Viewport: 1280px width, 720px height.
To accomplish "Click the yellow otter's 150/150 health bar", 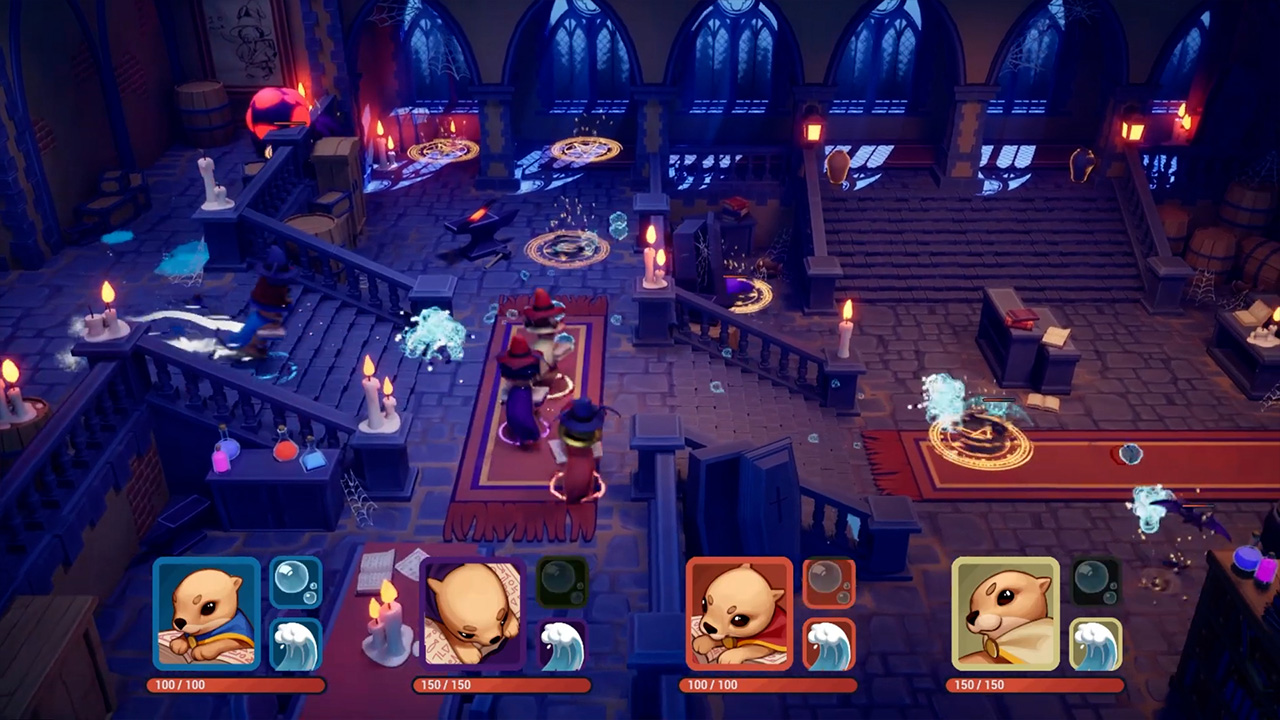I will pyautogui.click(x=1037, y=686).
